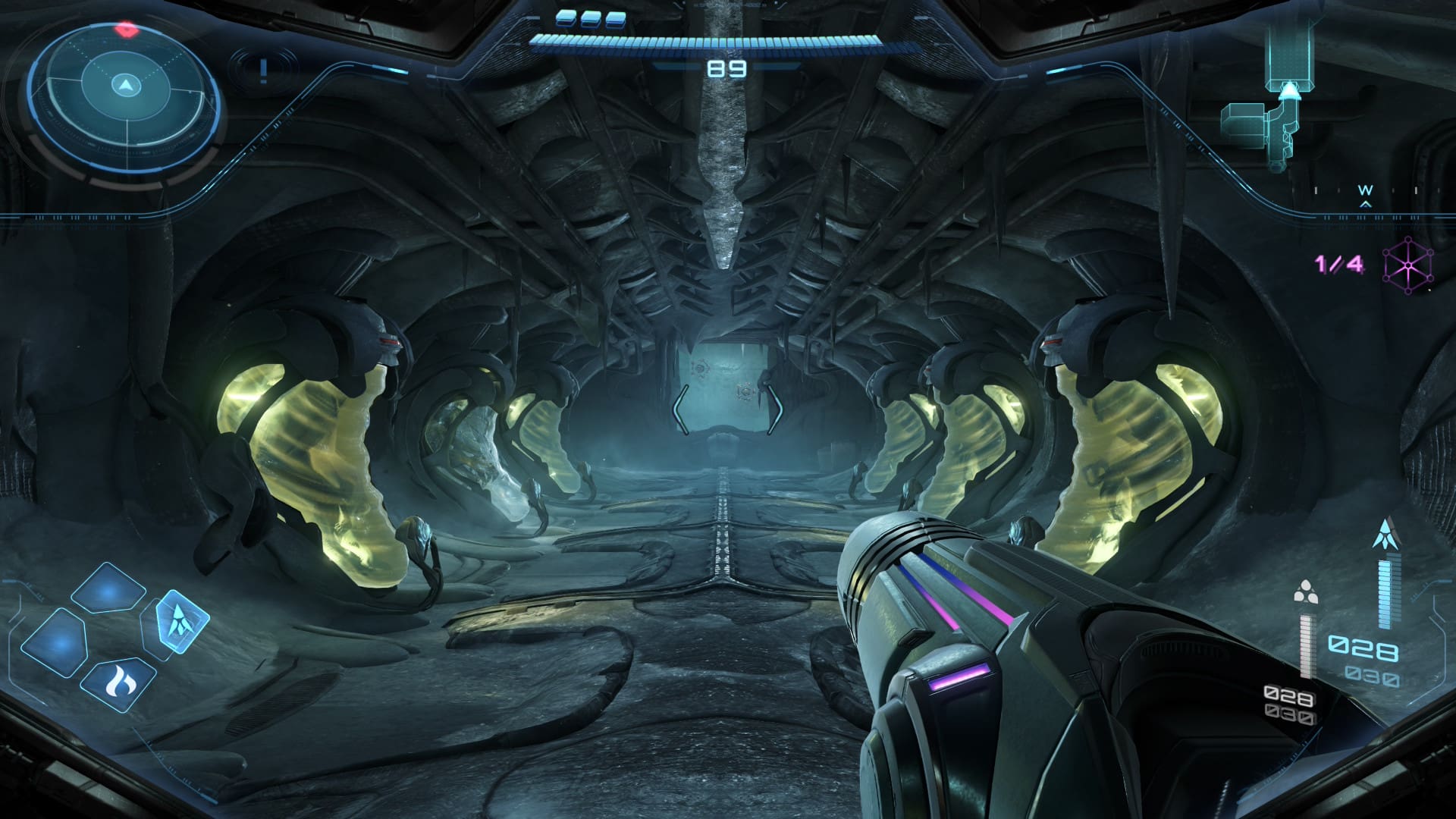Select the red enemy blip on radar
The height and width of the screenshot is (819, 1456).
pos(126,30)
